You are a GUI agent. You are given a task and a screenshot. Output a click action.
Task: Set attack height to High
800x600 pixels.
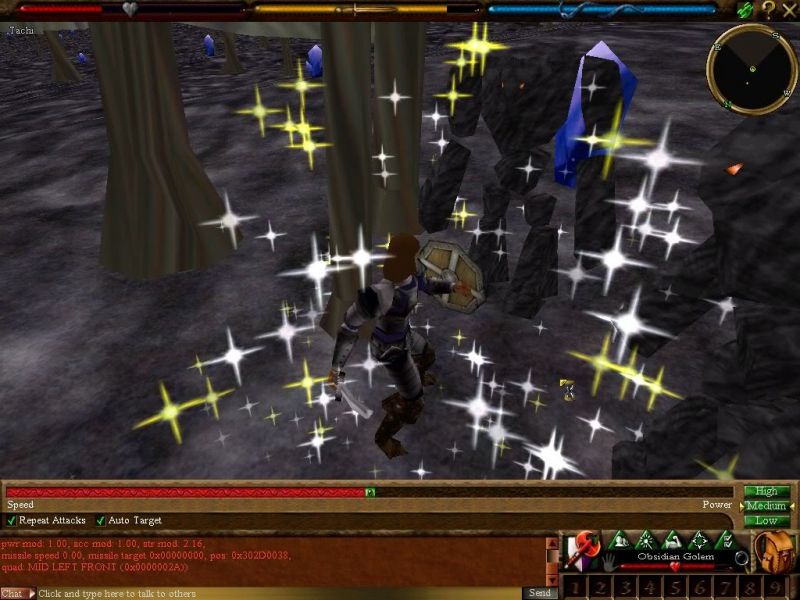(767, 491)
